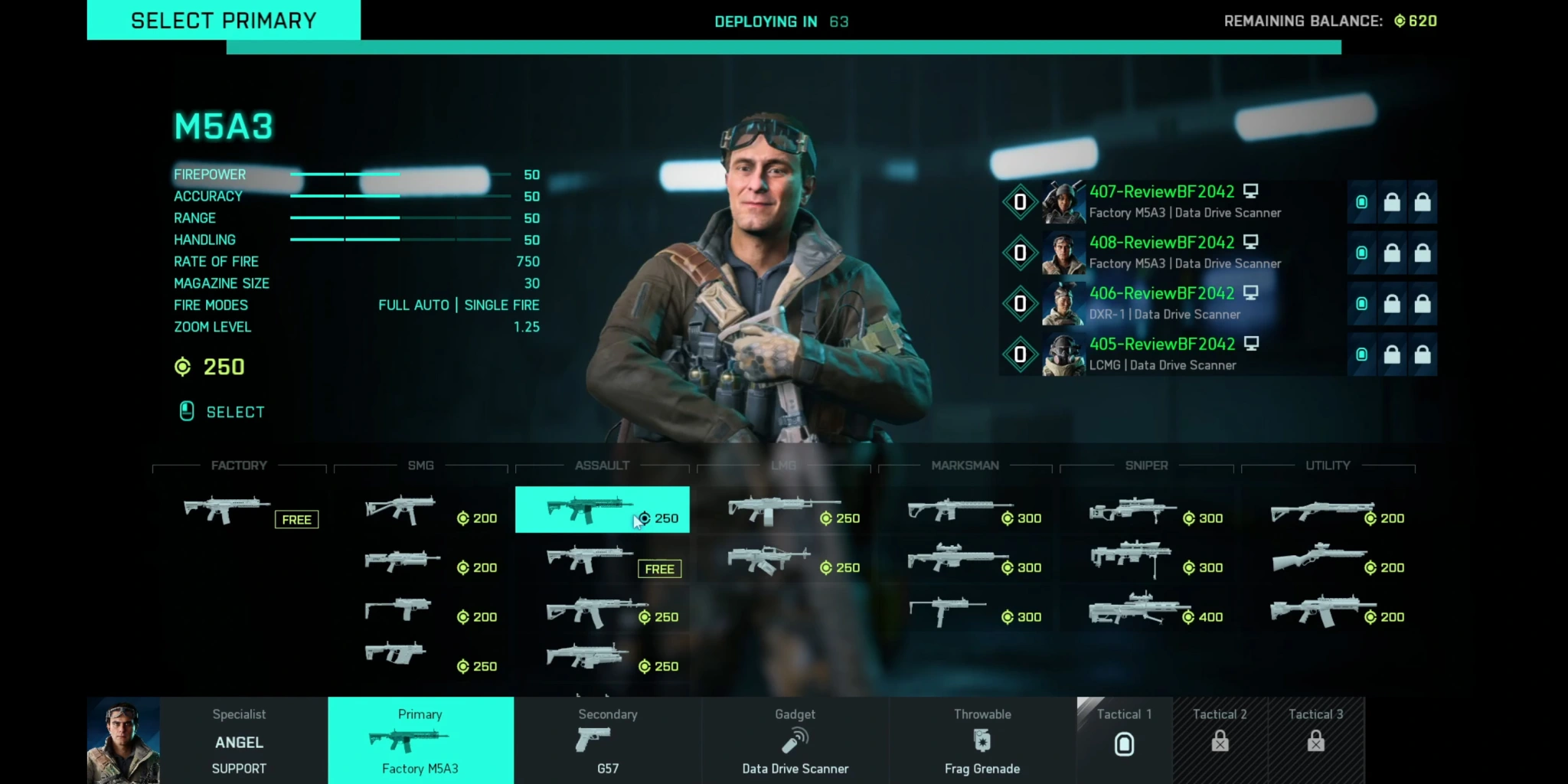Select squadmate 408-ReviewBF2042 row
The width and height of the screenshot is (1568, 784).
click(x=1184, y=253)
